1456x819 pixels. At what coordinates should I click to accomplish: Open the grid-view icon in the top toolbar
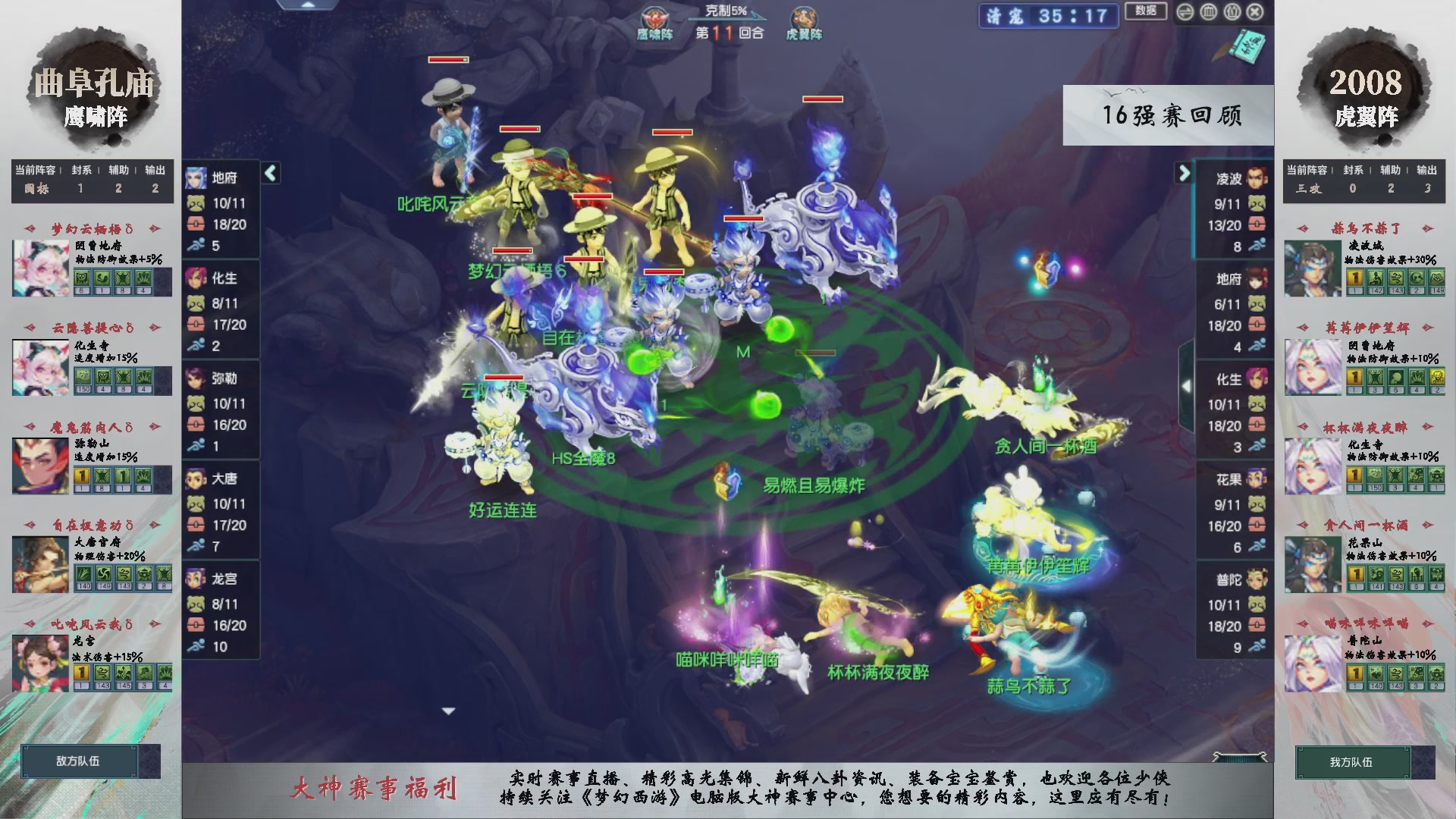[x=1208, y=13]
